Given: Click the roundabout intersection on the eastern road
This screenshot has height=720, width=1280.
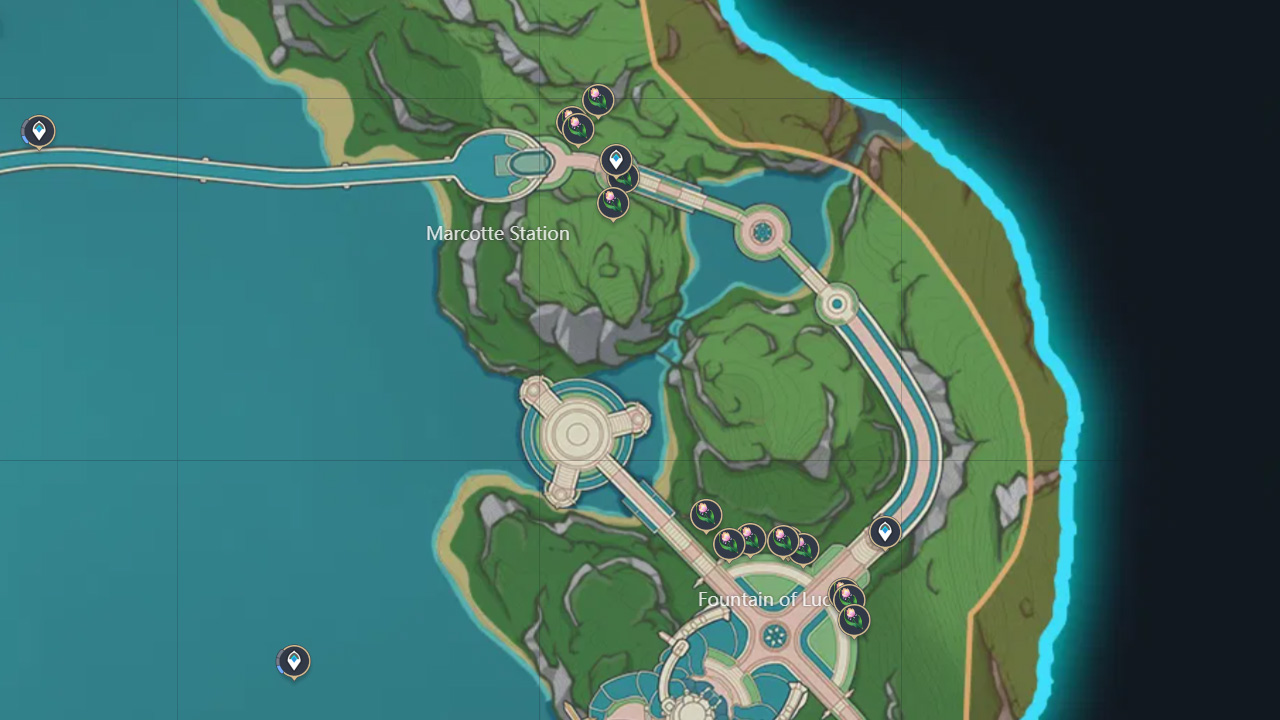Looking at the screenshot, I should point(764,233).
